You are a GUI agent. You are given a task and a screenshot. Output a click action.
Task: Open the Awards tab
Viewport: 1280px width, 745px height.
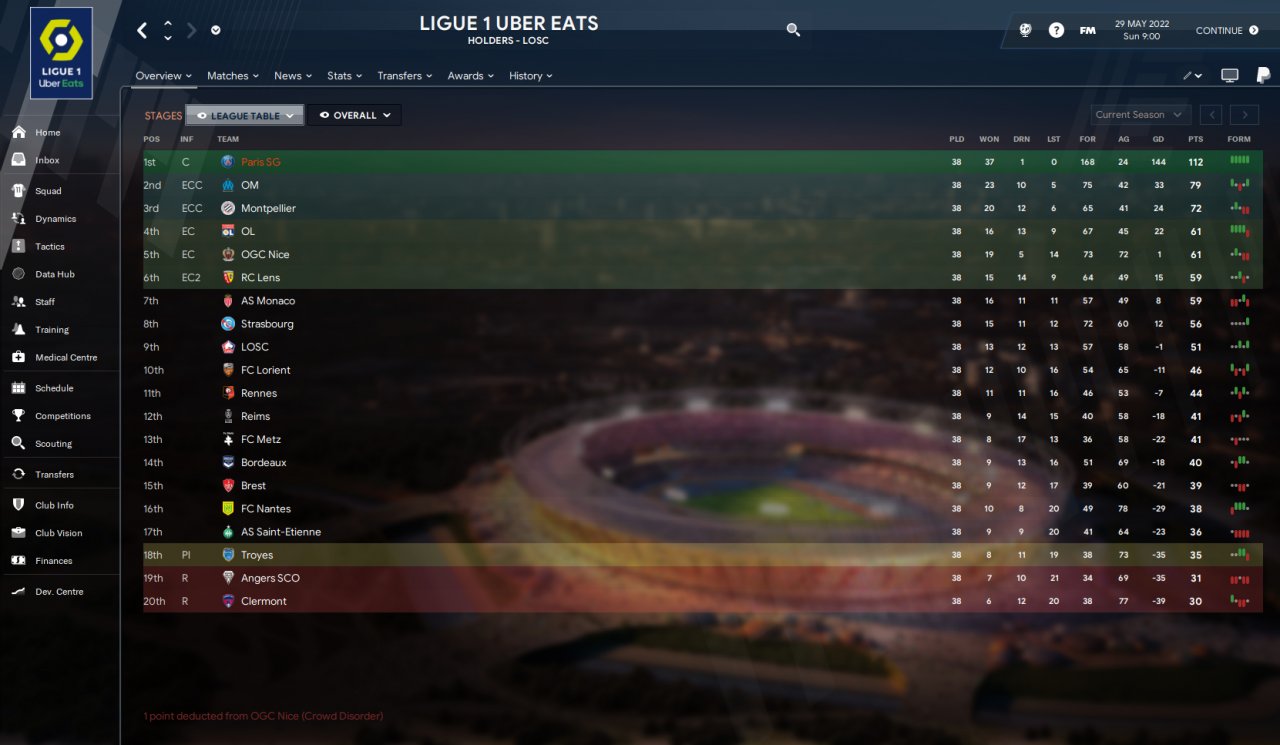point(470,76)
